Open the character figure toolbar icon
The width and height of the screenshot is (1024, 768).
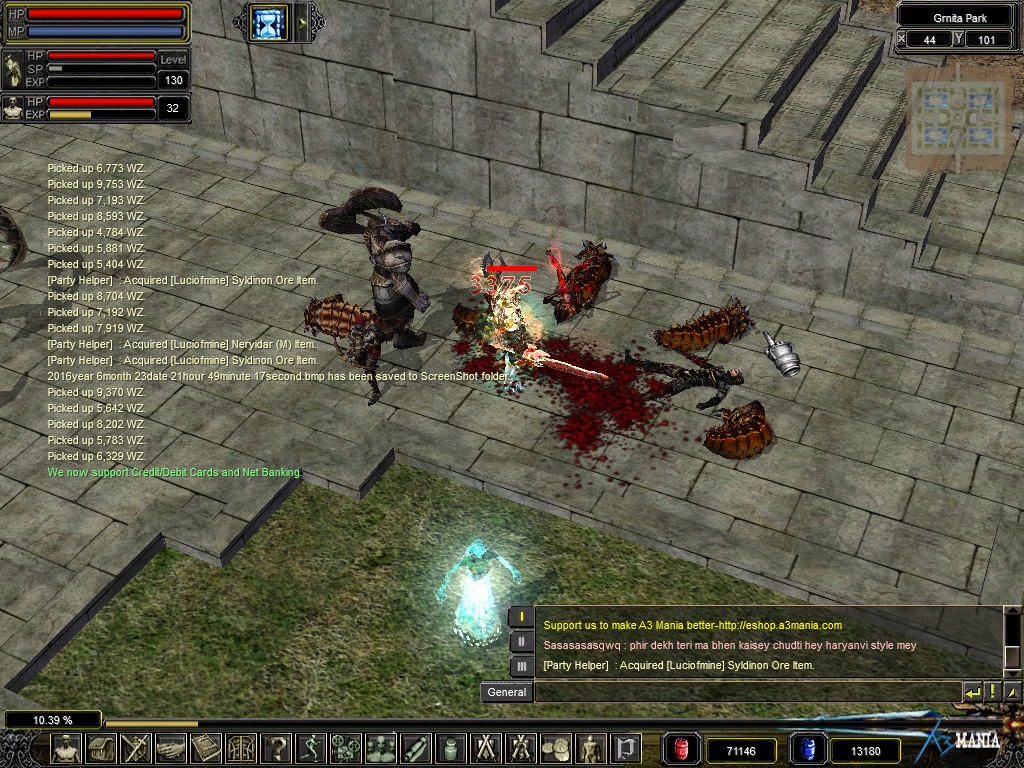68,749
